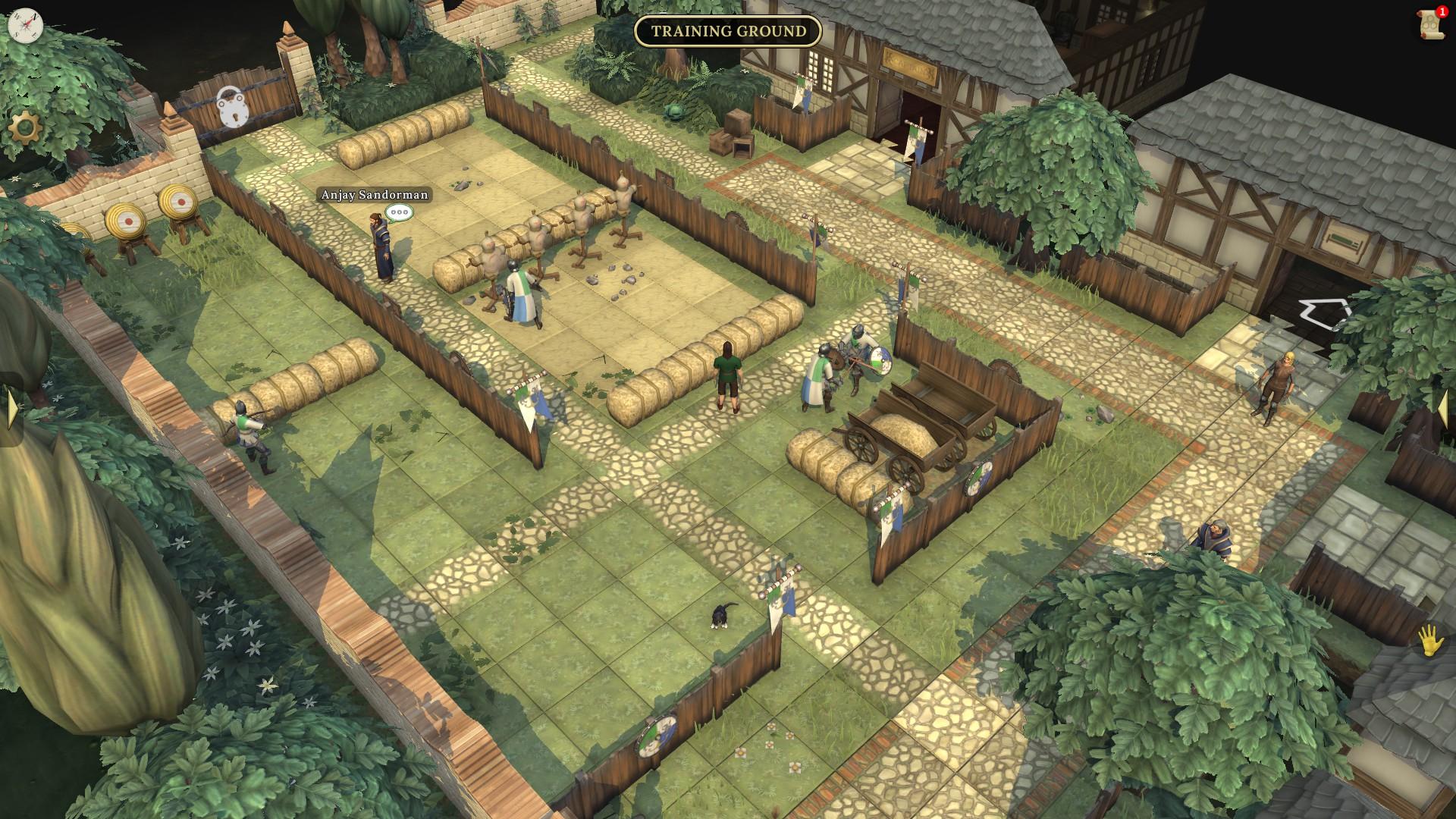The image size is (1456, 819).
Task: Click the padlock icon on the gate
Action: (x=232, y=108)
